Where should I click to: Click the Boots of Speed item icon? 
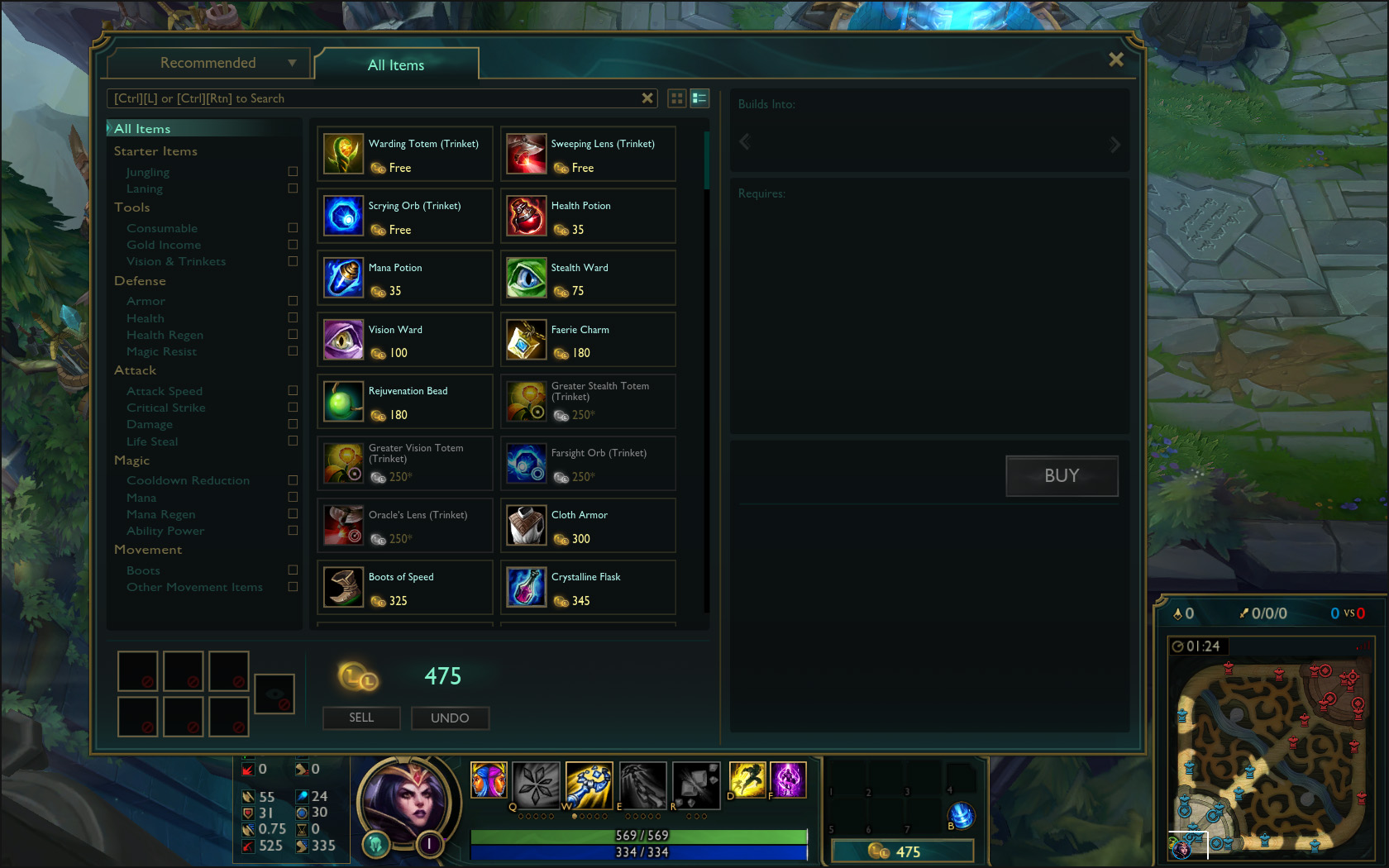343,588
